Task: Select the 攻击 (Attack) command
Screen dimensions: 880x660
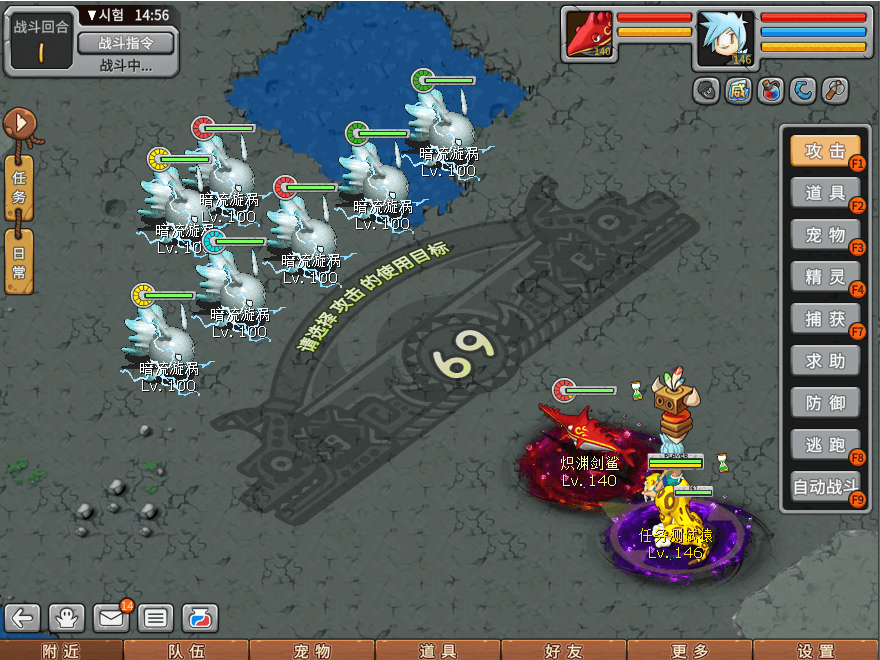Action: click(825, 151)
